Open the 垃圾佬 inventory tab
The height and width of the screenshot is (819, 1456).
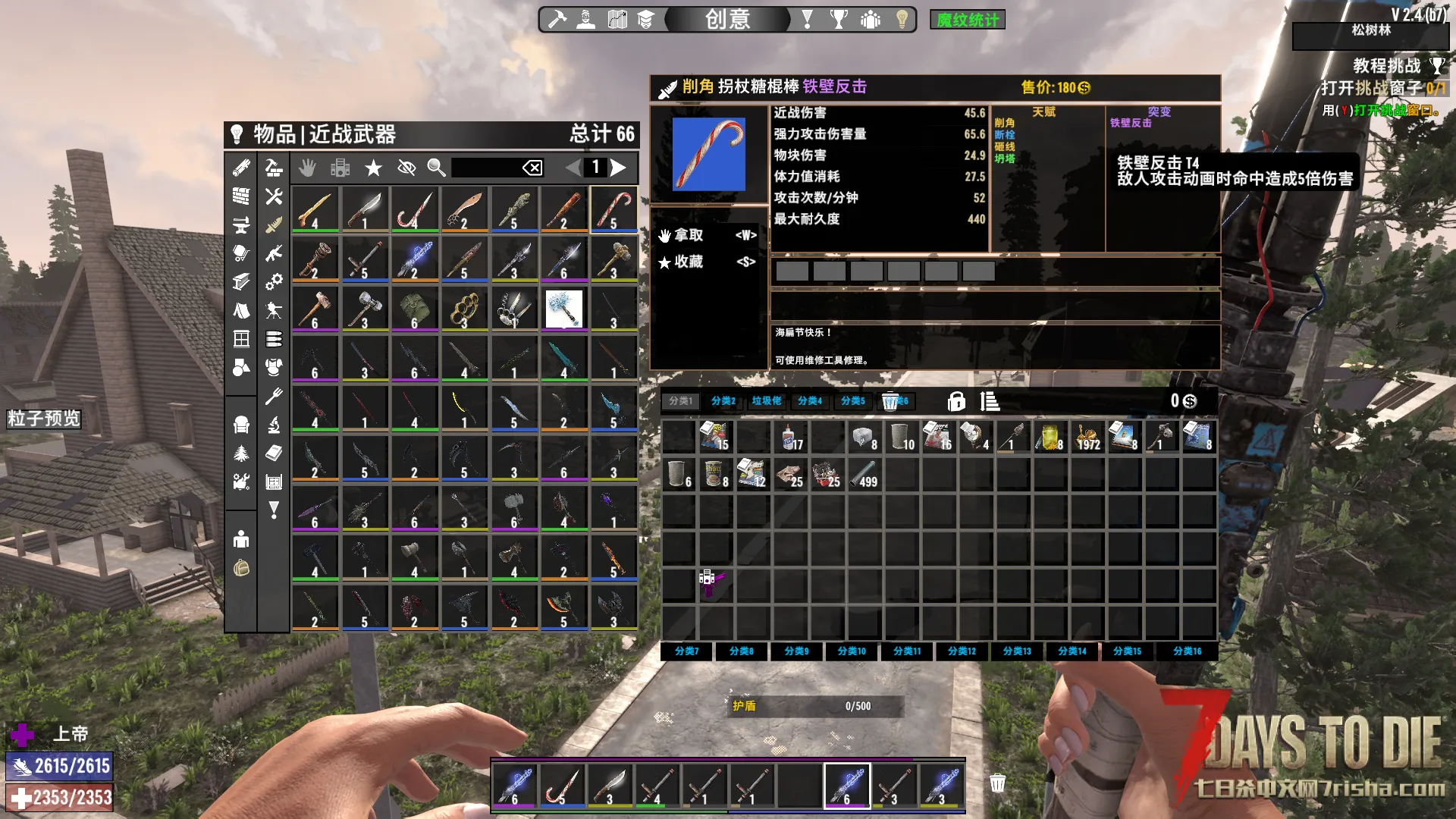pyautogui.click(x=766, y=401)
